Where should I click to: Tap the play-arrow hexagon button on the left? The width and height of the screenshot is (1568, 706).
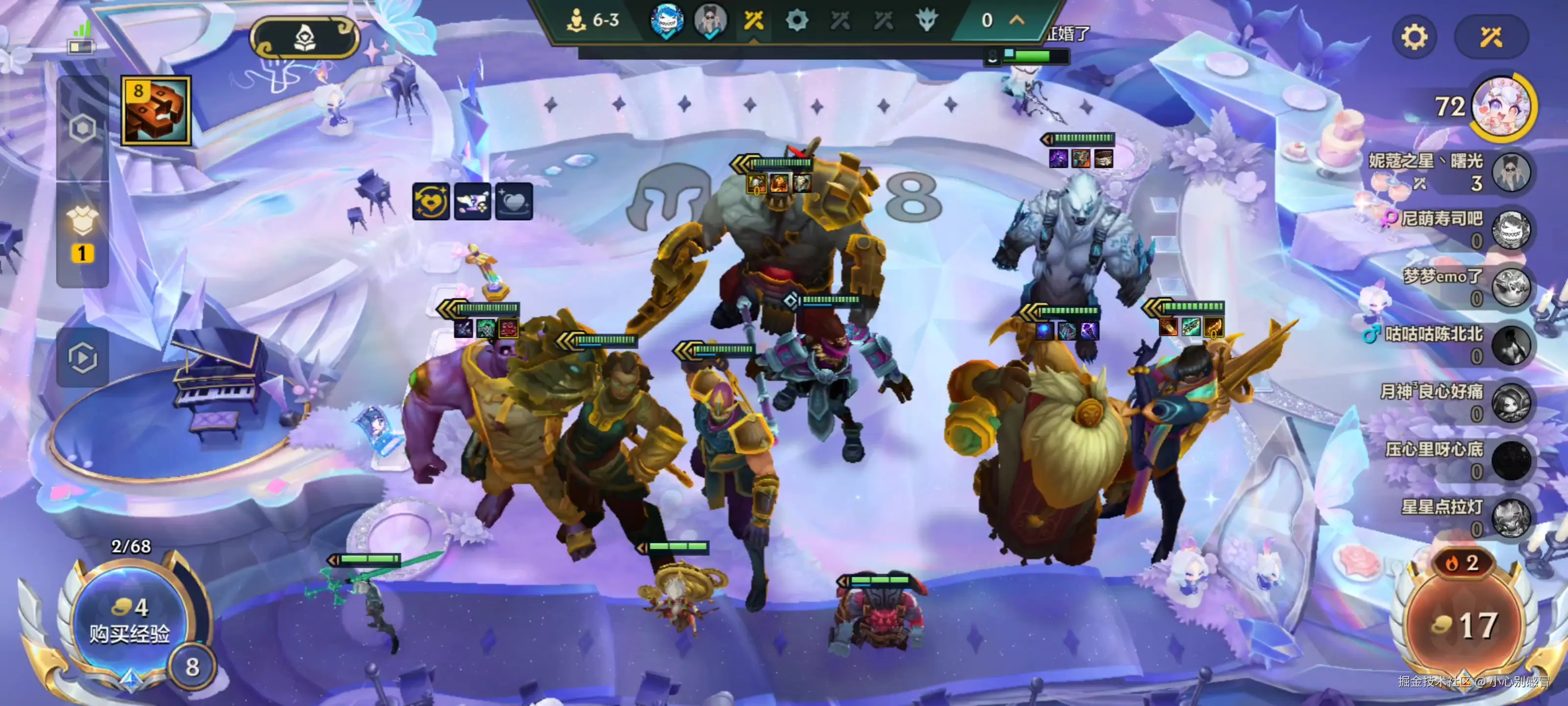83,357
